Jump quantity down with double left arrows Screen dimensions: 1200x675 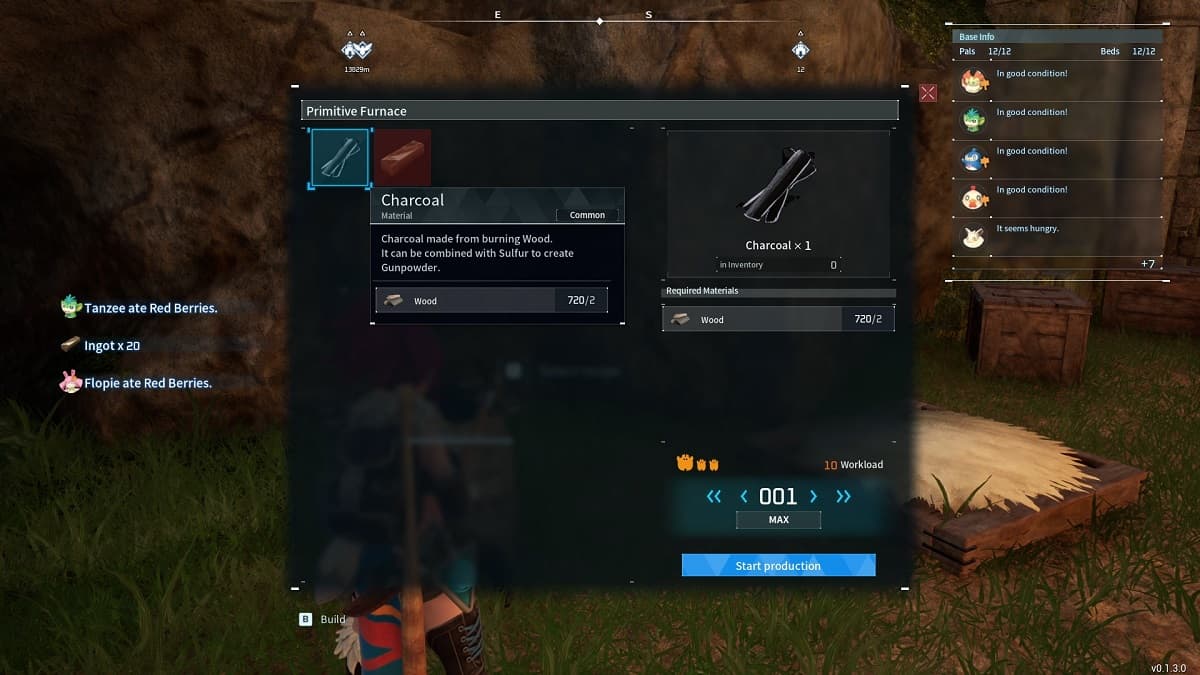tap(714, 496)
